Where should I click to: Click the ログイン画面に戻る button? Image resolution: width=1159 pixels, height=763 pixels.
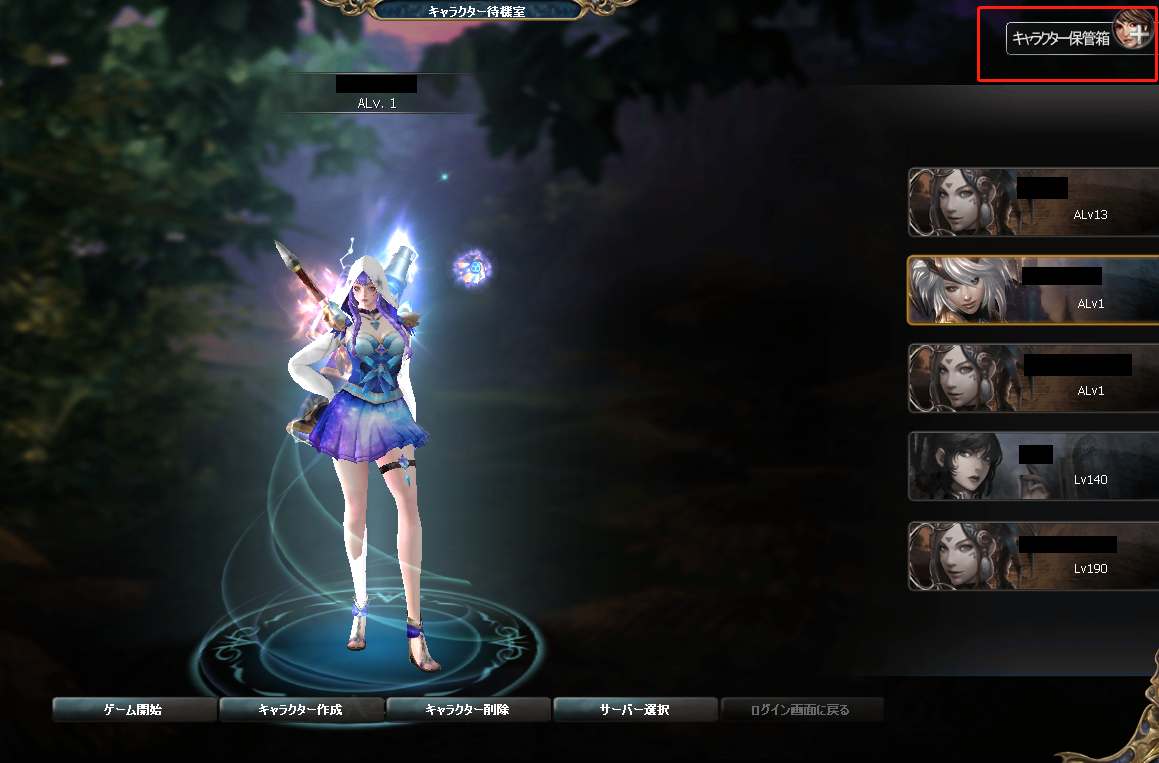[802, 710]
